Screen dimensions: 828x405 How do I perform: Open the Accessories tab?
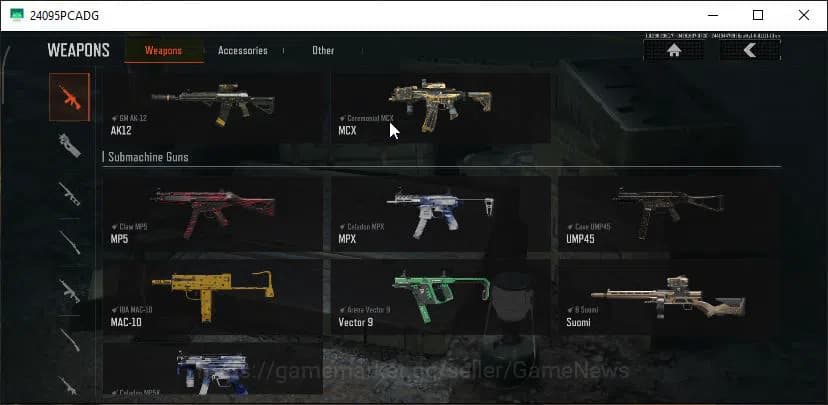(x=242, y=50)
